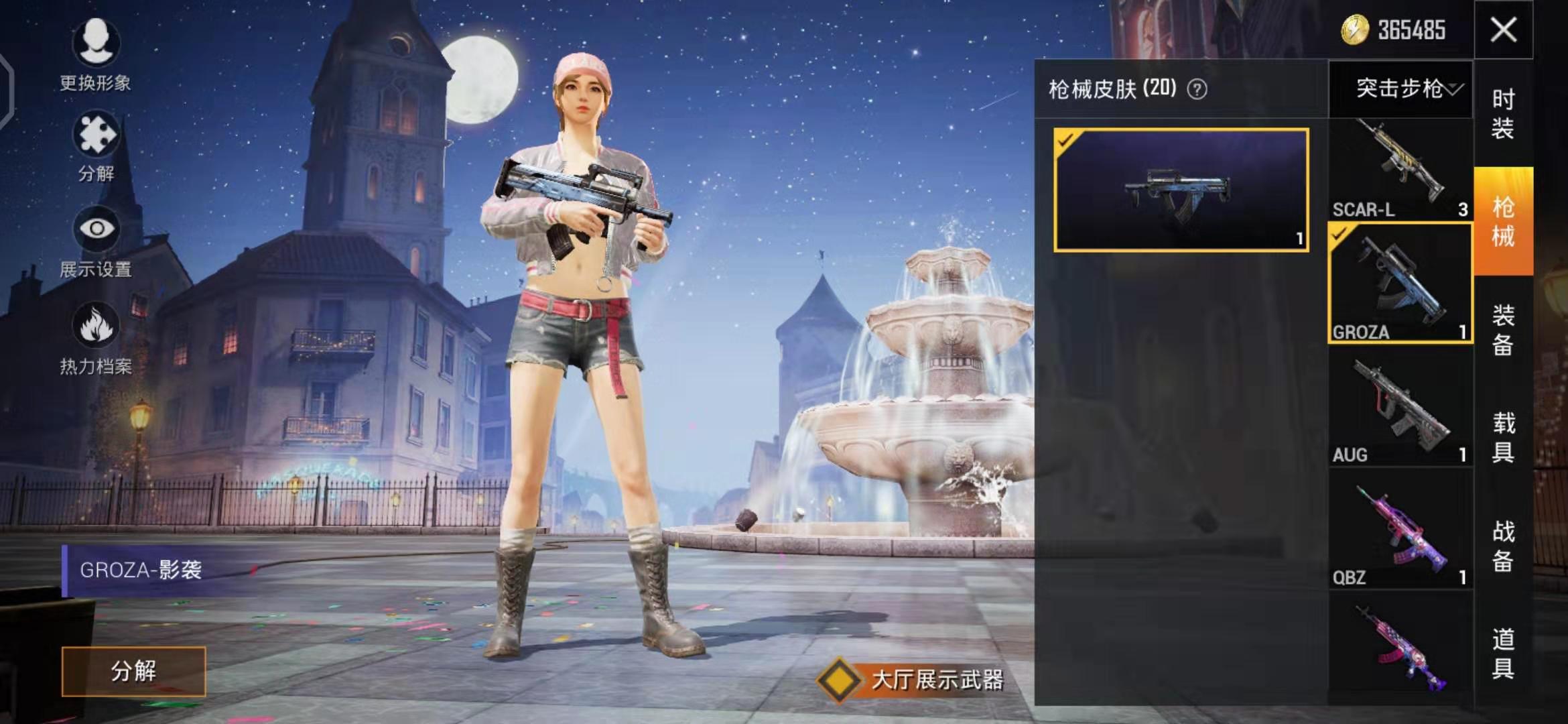This screenshot has height=724, width=1568.
Task: Click the help icon beside 枪械皮肤
Action: 1197,89
